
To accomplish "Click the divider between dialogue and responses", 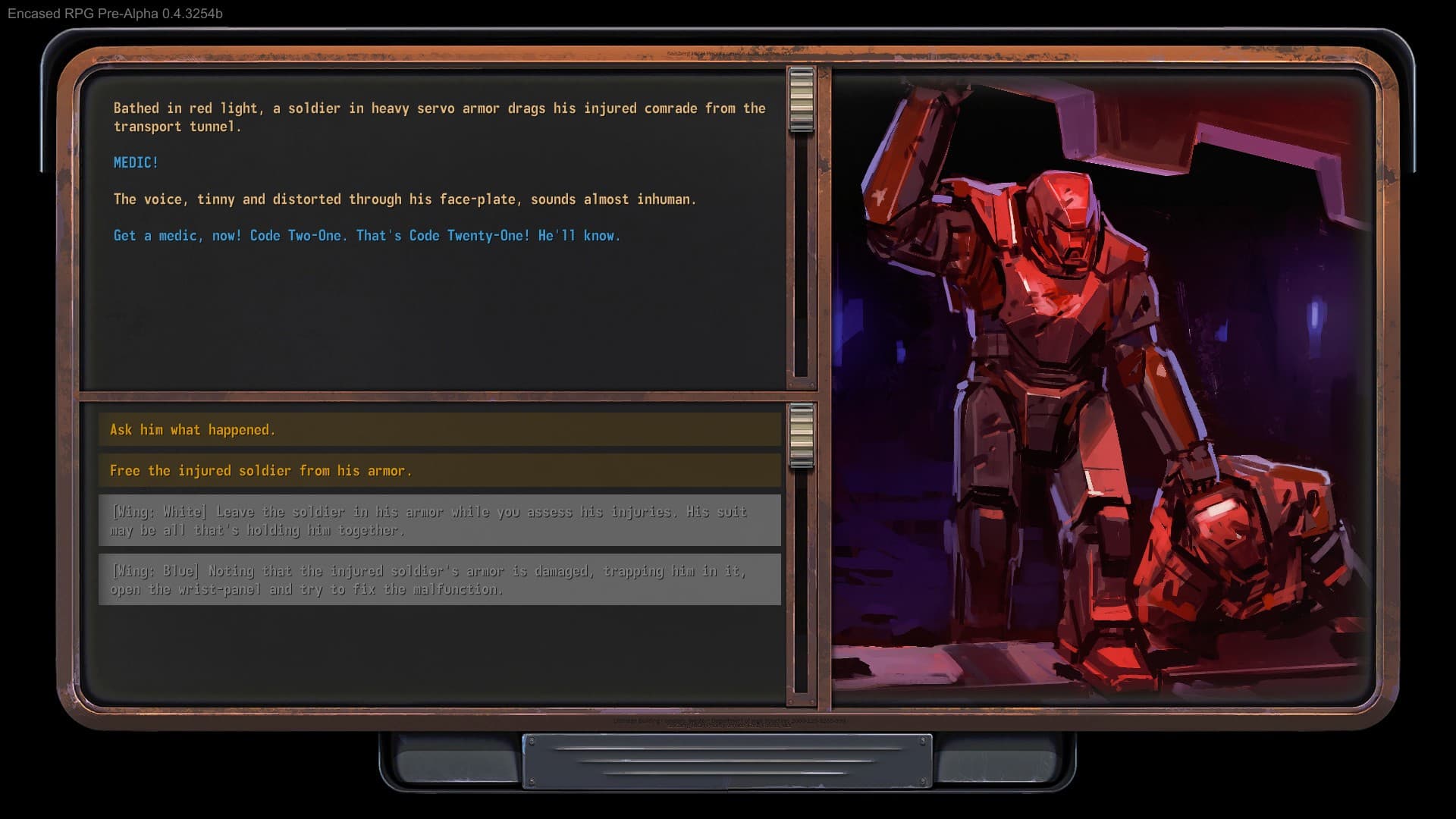I will click(440, 398).
